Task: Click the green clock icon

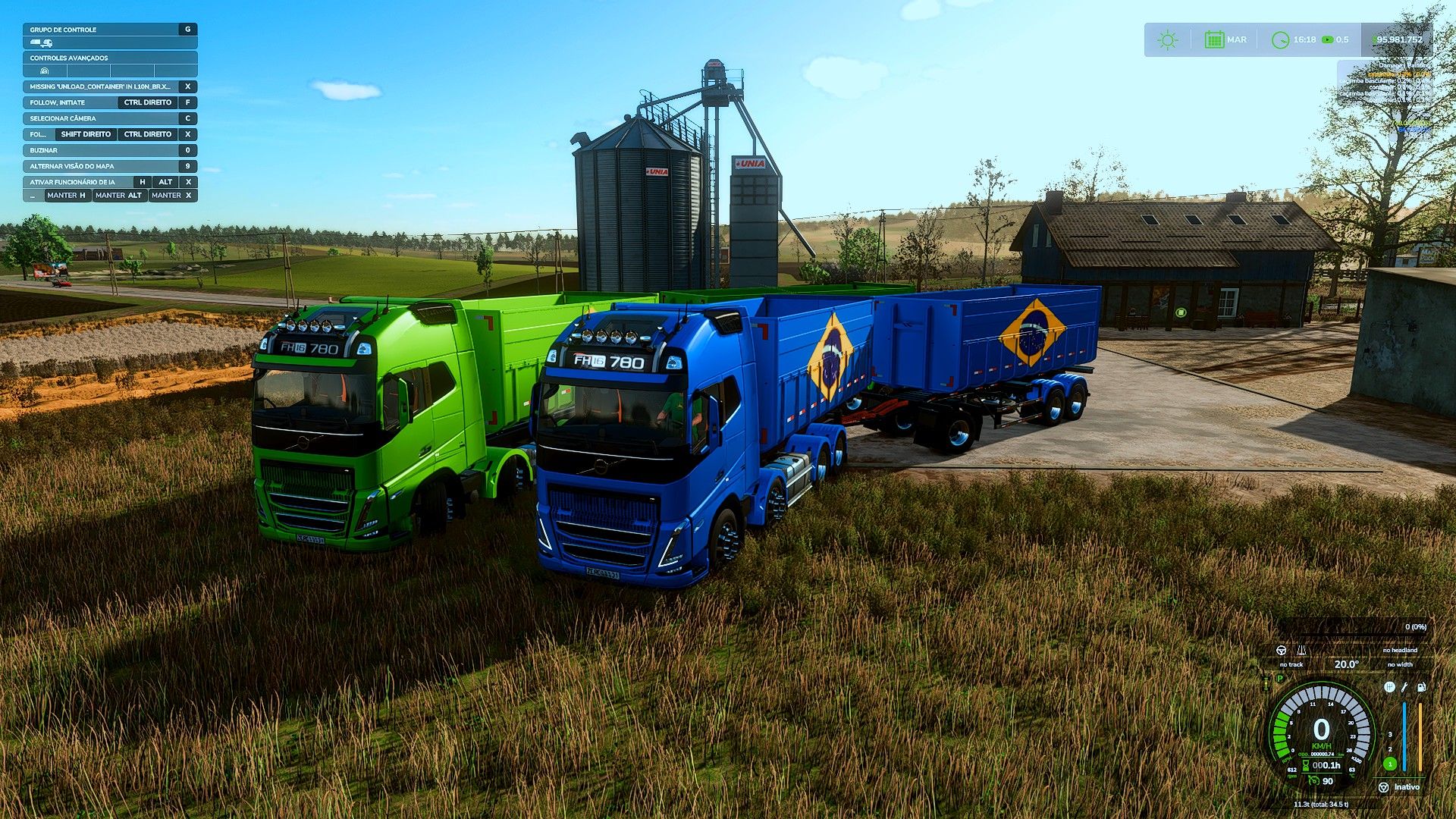Action: 1280,40
